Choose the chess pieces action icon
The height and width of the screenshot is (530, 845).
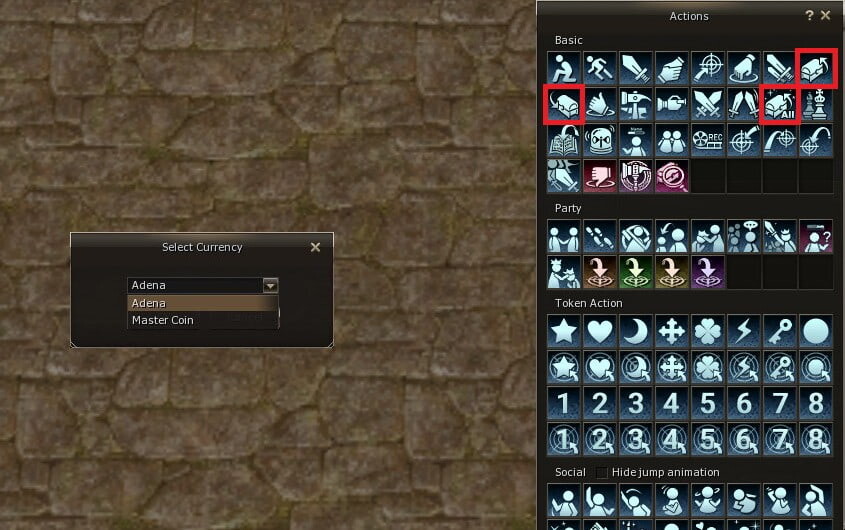pyautogui.click(x=815, y=104)
